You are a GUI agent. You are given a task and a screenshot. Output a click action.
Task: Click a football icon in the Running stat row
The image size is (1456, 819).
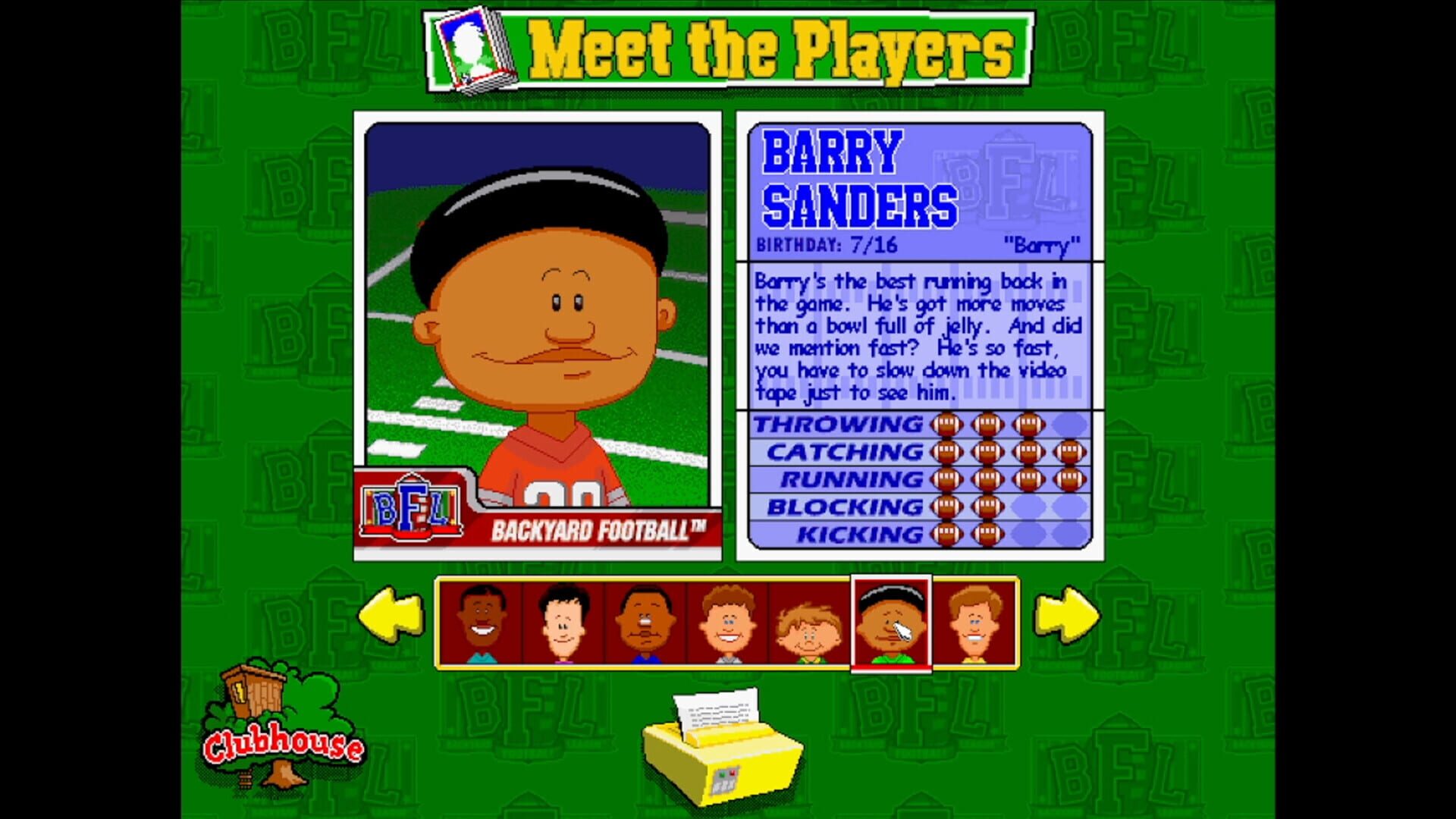point(986,479)
